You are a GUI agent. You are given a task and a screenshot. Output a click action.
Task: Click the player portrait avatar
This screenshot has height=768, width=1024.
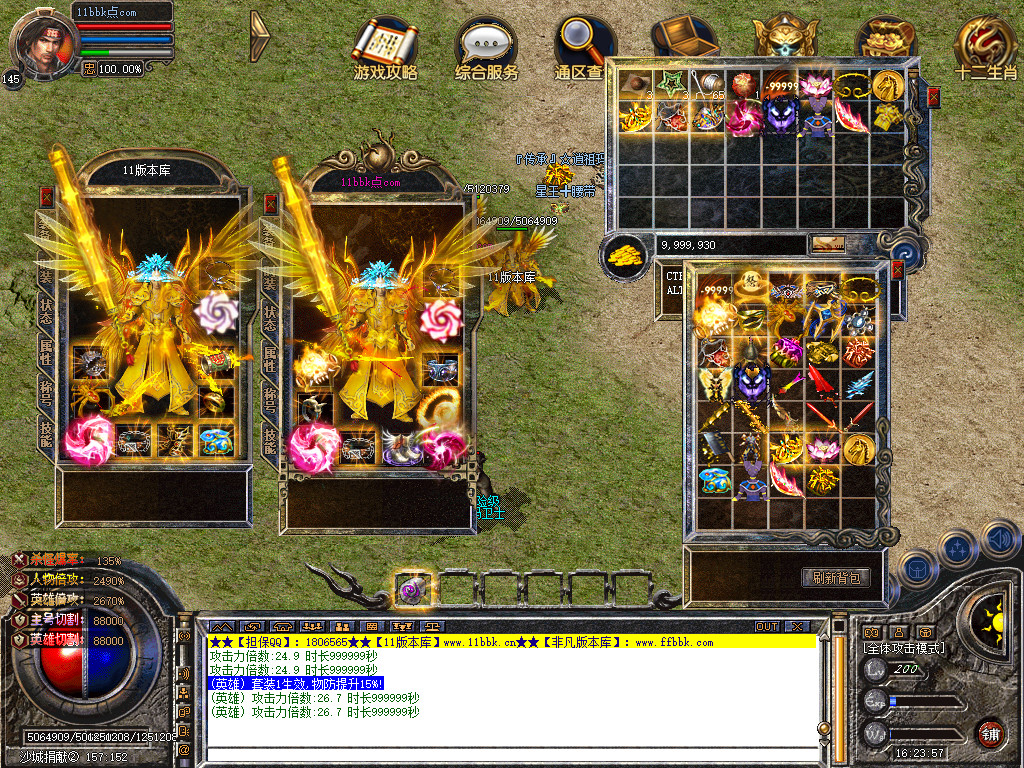click(41, 42)
